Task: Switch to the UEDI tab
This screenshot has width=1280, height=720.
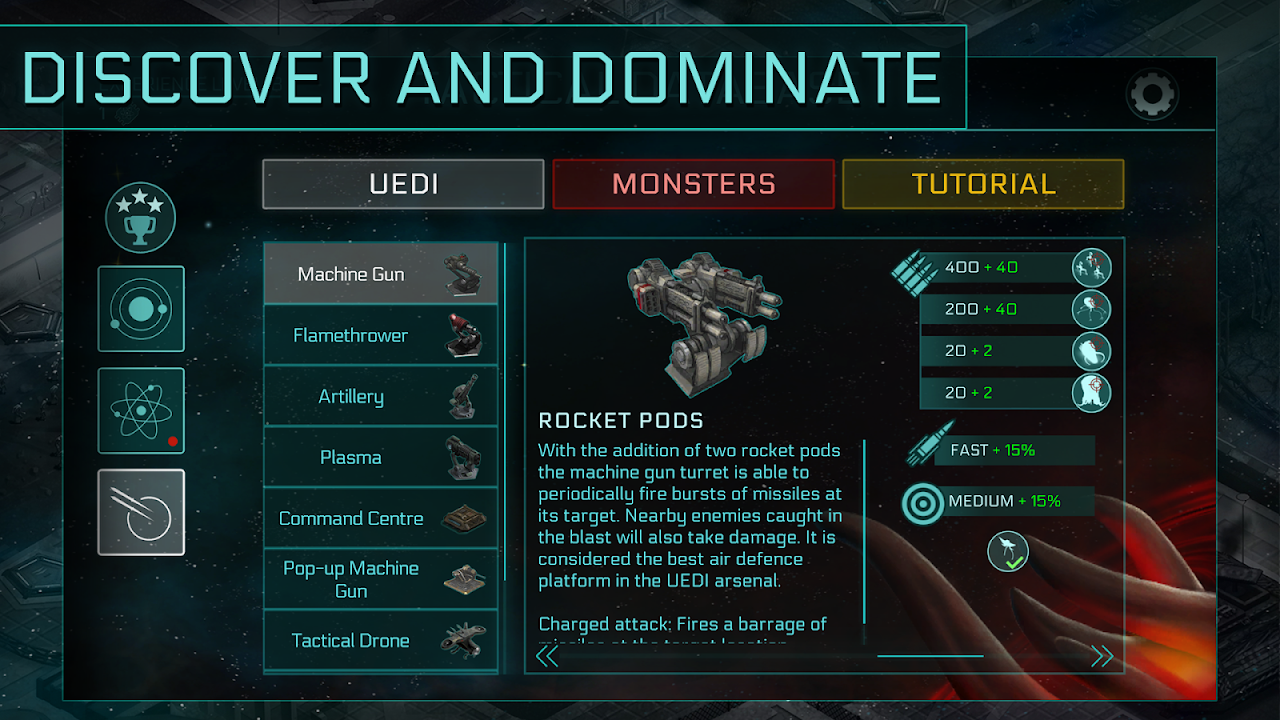Action: tap(403, 184)
